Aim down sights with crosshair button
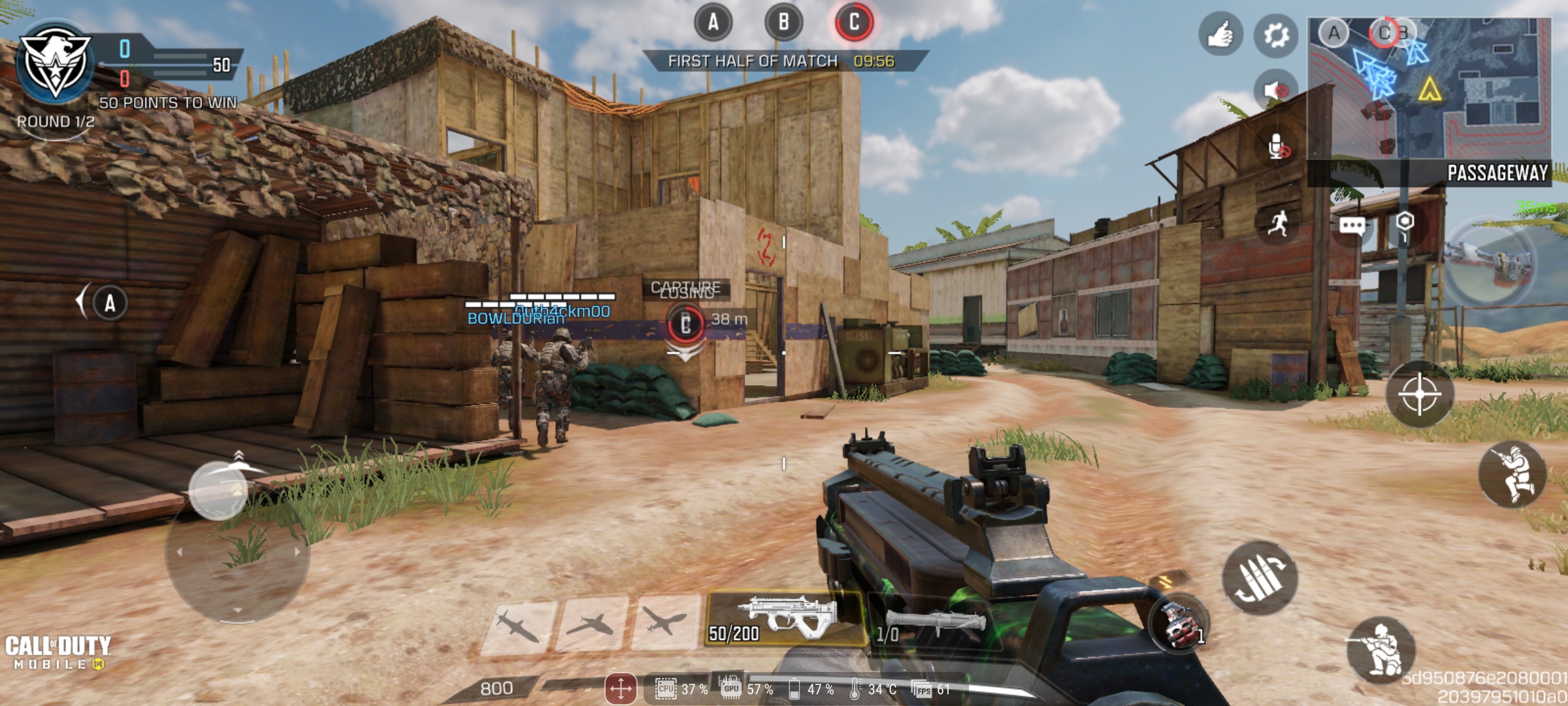This screenshot has height=706, width=1568. click(x=1420, y=394)
